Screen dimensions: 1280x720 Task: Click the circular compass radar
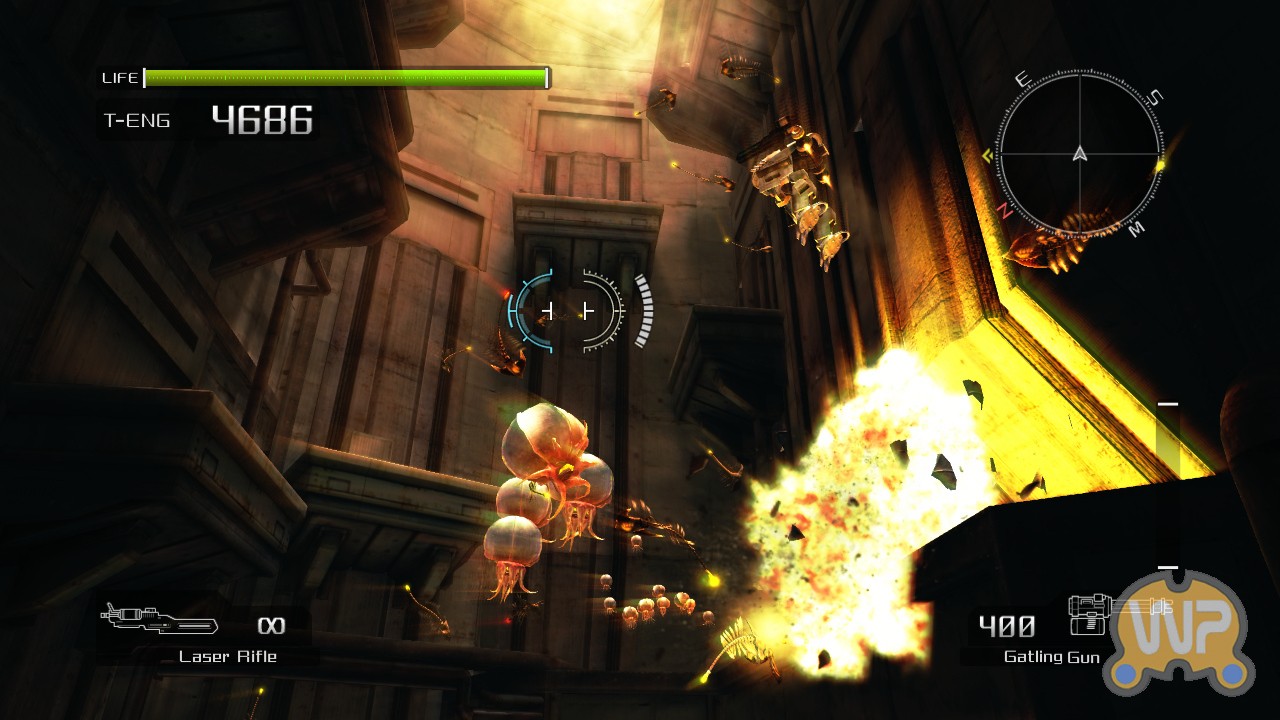coord(1079,153)
